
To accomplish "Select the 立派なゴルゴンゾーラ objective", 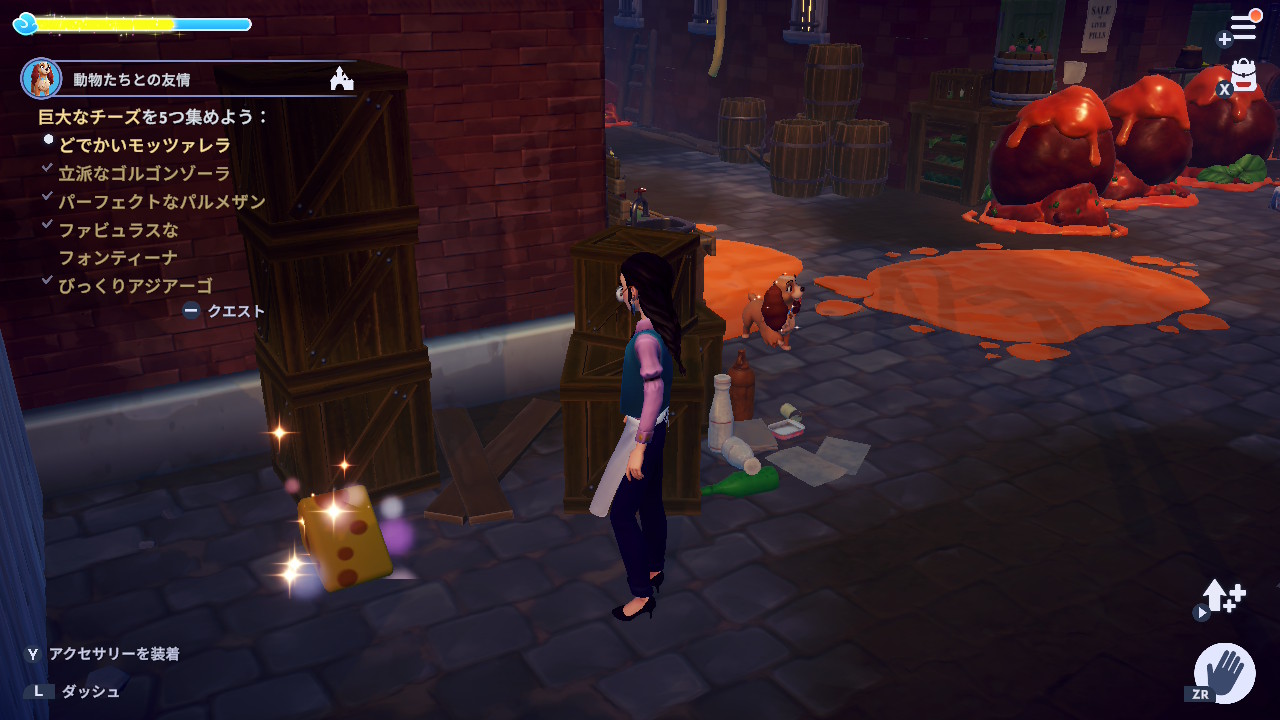I will click(x=144, y=173).
